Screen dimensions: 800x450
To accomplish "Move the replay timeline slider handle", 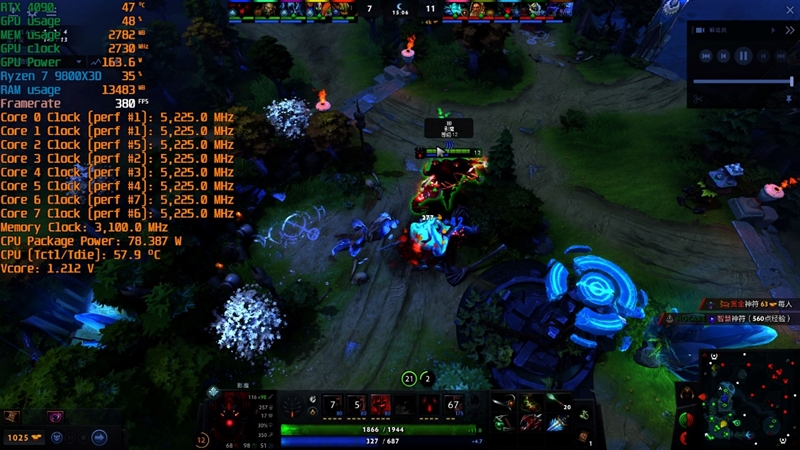I will coord(792,81).
